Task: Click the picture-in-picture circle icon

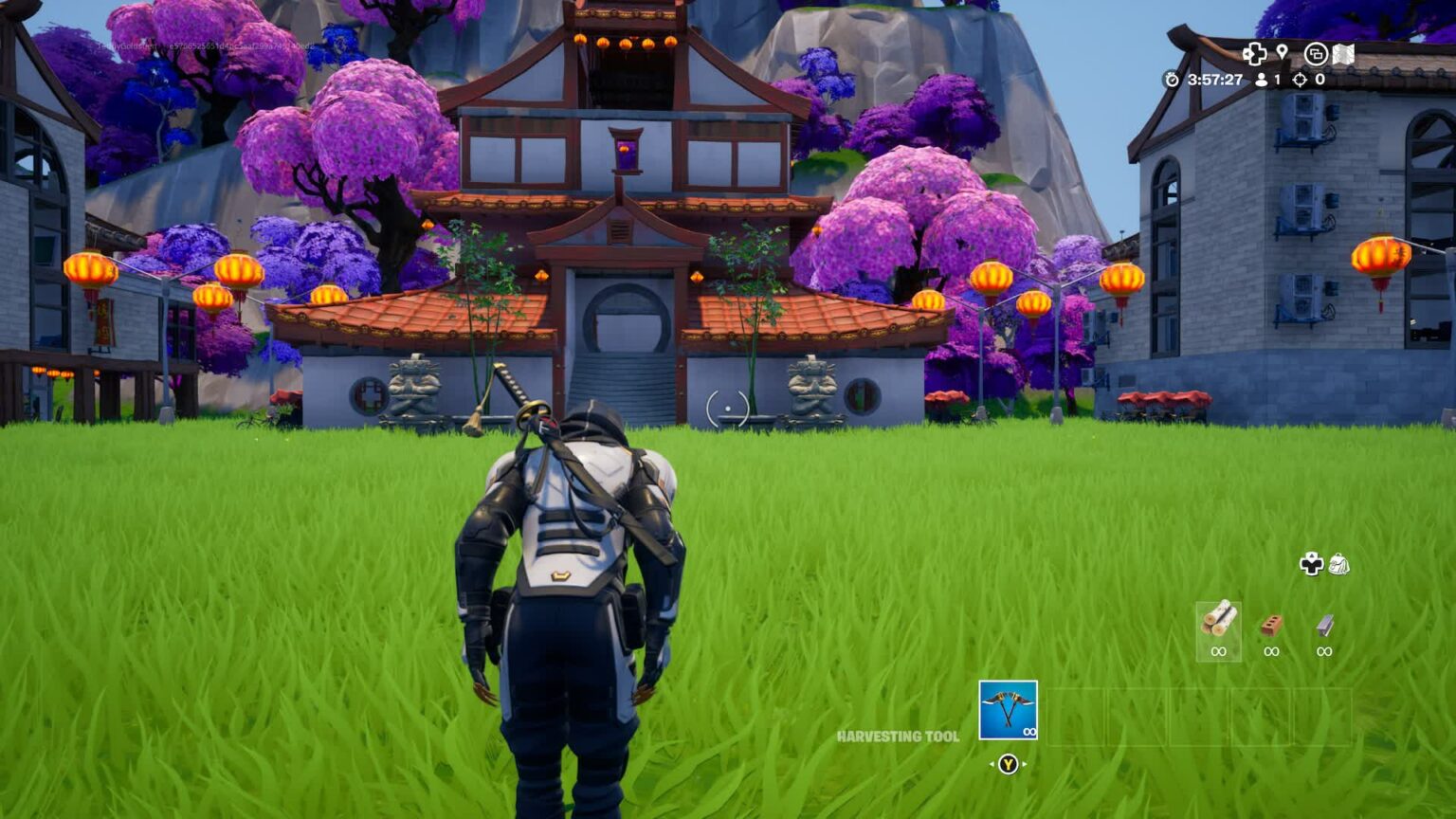Action: tap(1316, 55)
